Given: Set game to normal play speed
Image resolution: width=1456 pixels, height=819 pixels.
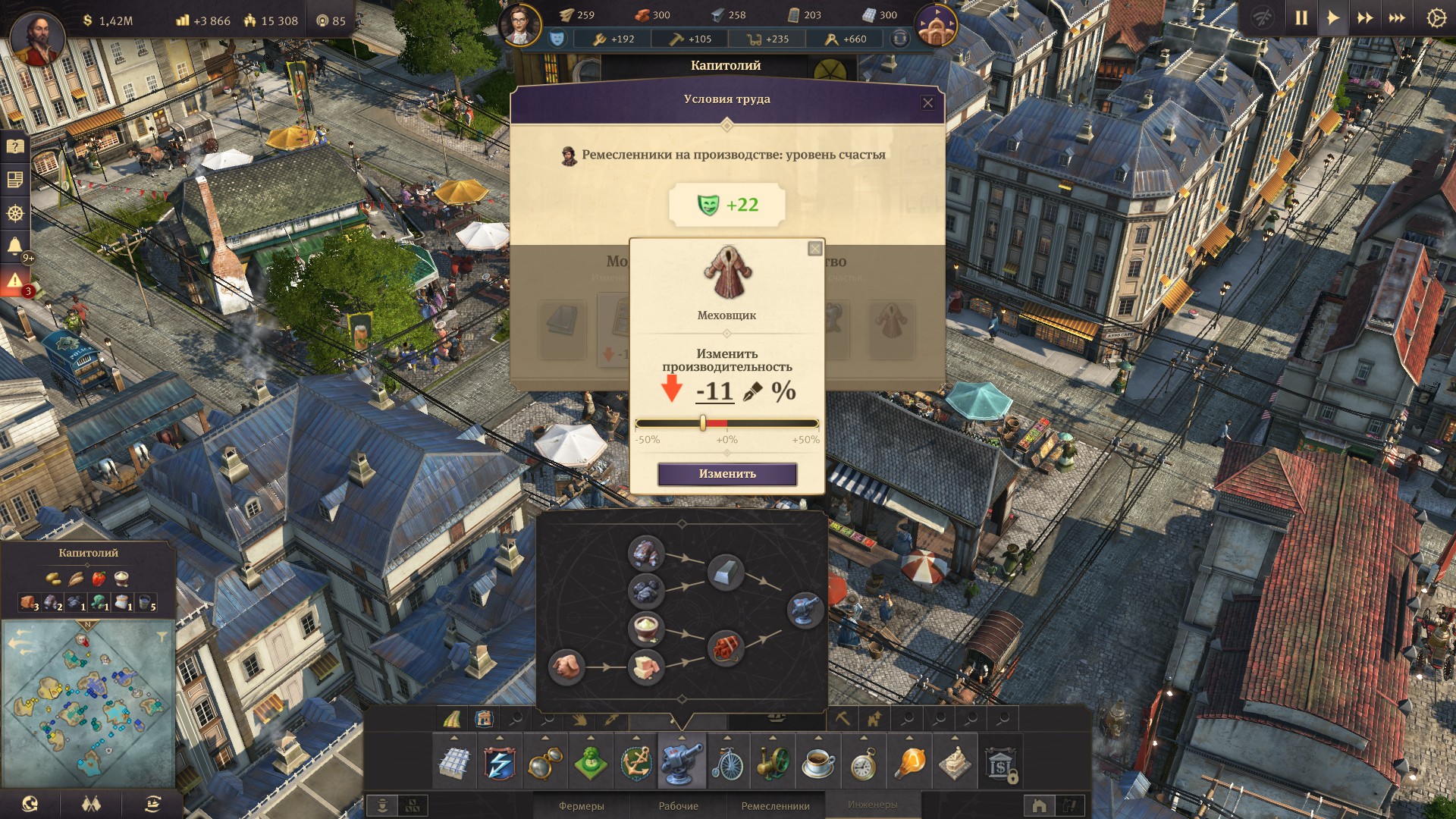Looking at the screenshot, I should click(1332, 18).
